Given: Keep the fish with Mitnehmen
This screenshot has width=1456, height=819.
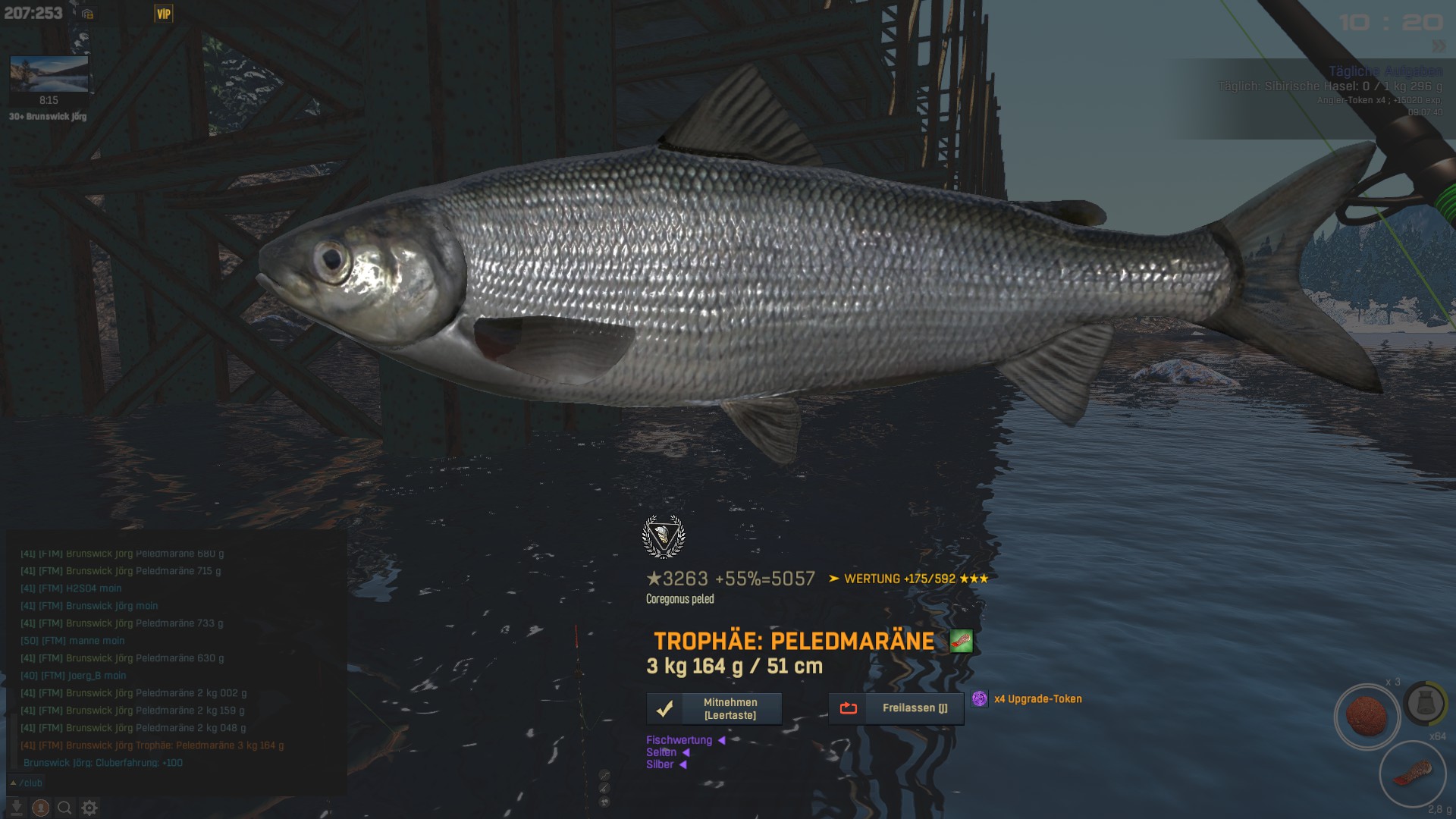Looking at the screenshot, I should (x=714, y=709).
